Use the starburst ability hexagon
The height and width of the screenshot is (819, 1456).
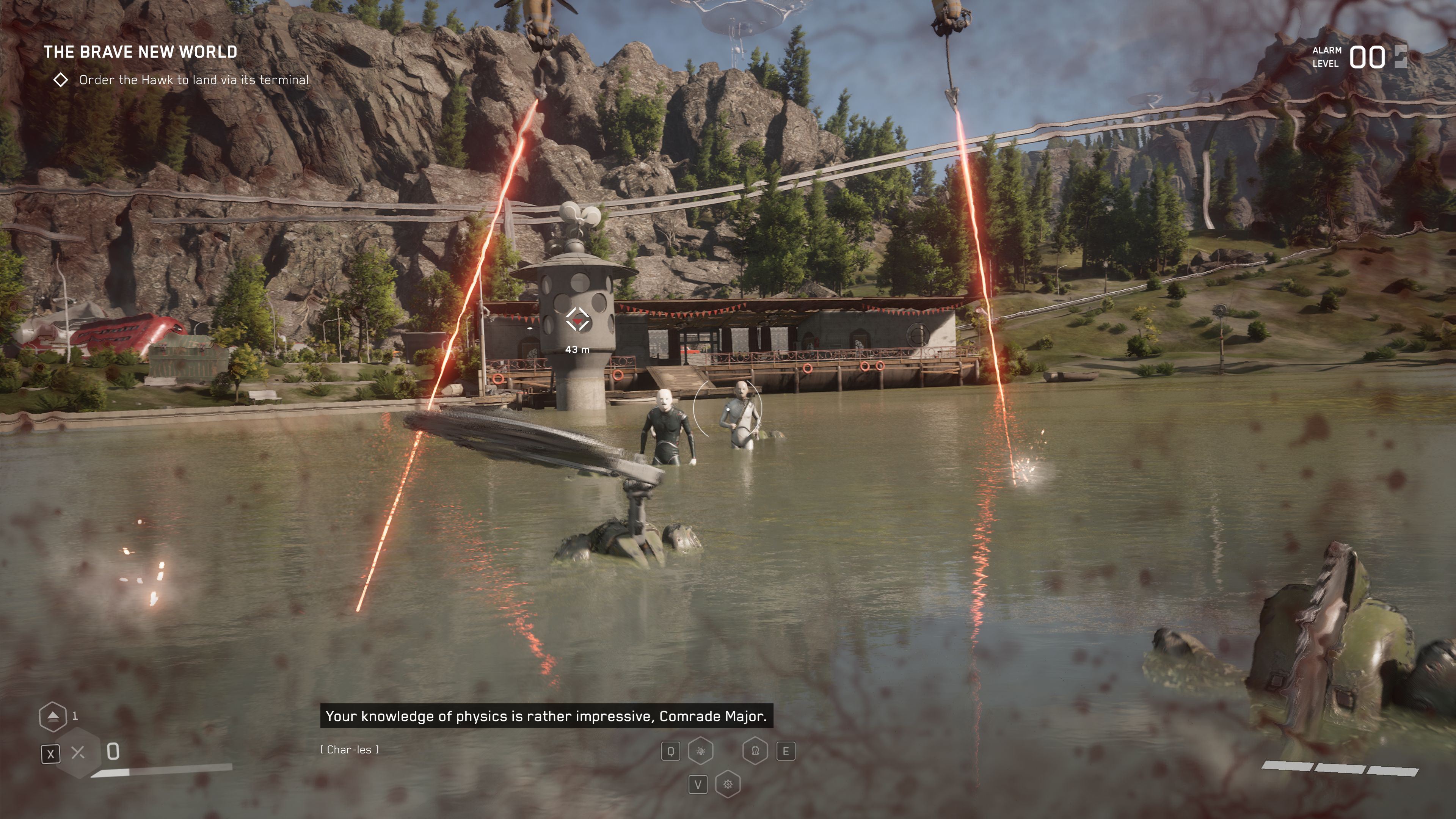728,784
